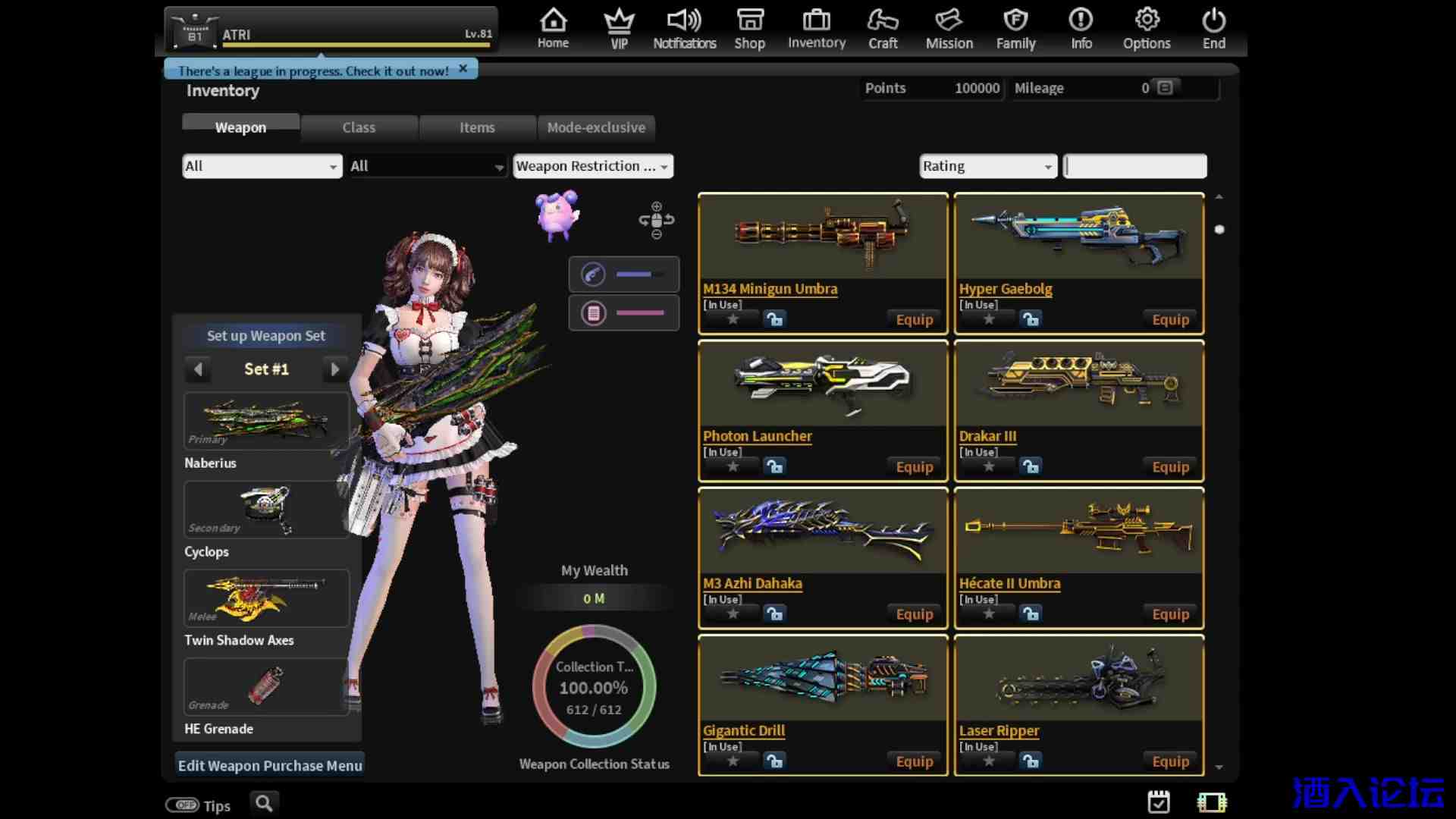Open the Shop from the top bar

[749, 29]
